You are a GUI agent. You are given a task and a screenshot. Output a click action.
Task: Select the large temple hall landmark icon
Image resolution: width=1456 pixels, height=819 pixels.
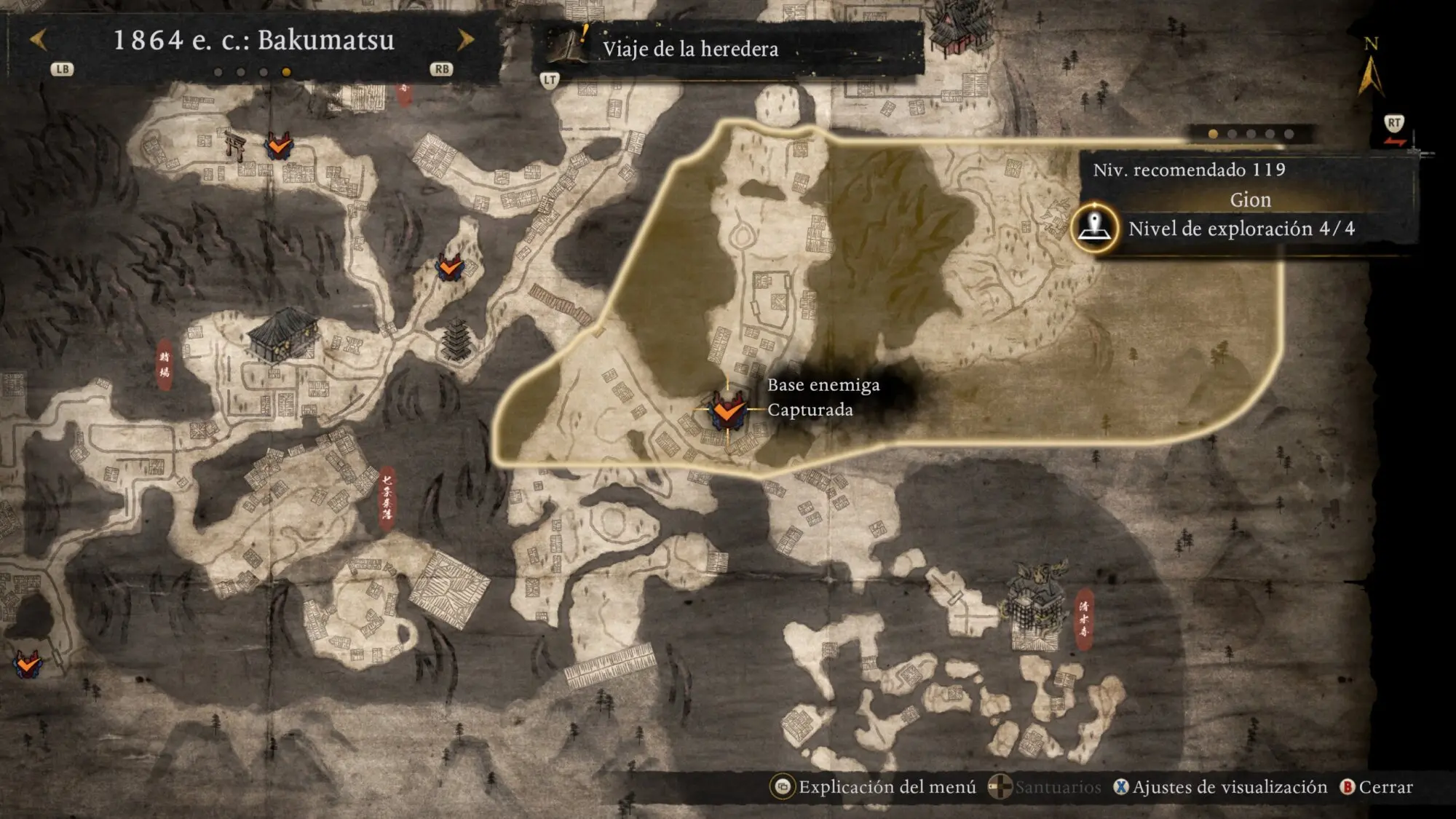click(x=282, y=334)
